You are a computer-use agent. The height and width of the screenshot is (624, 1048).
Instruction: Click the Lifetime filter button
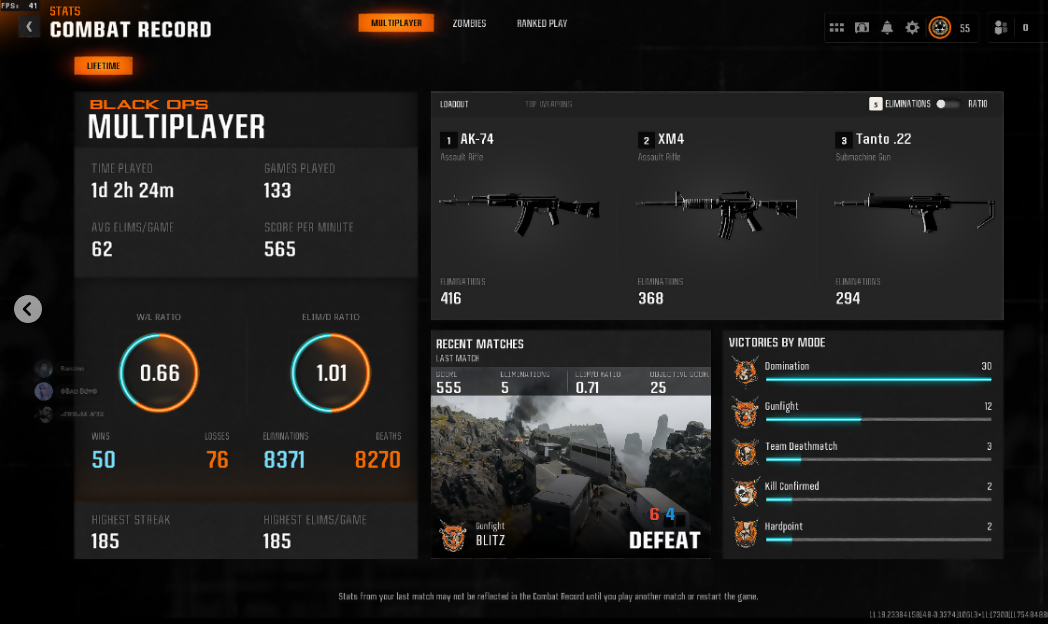(x=103, y=66)
